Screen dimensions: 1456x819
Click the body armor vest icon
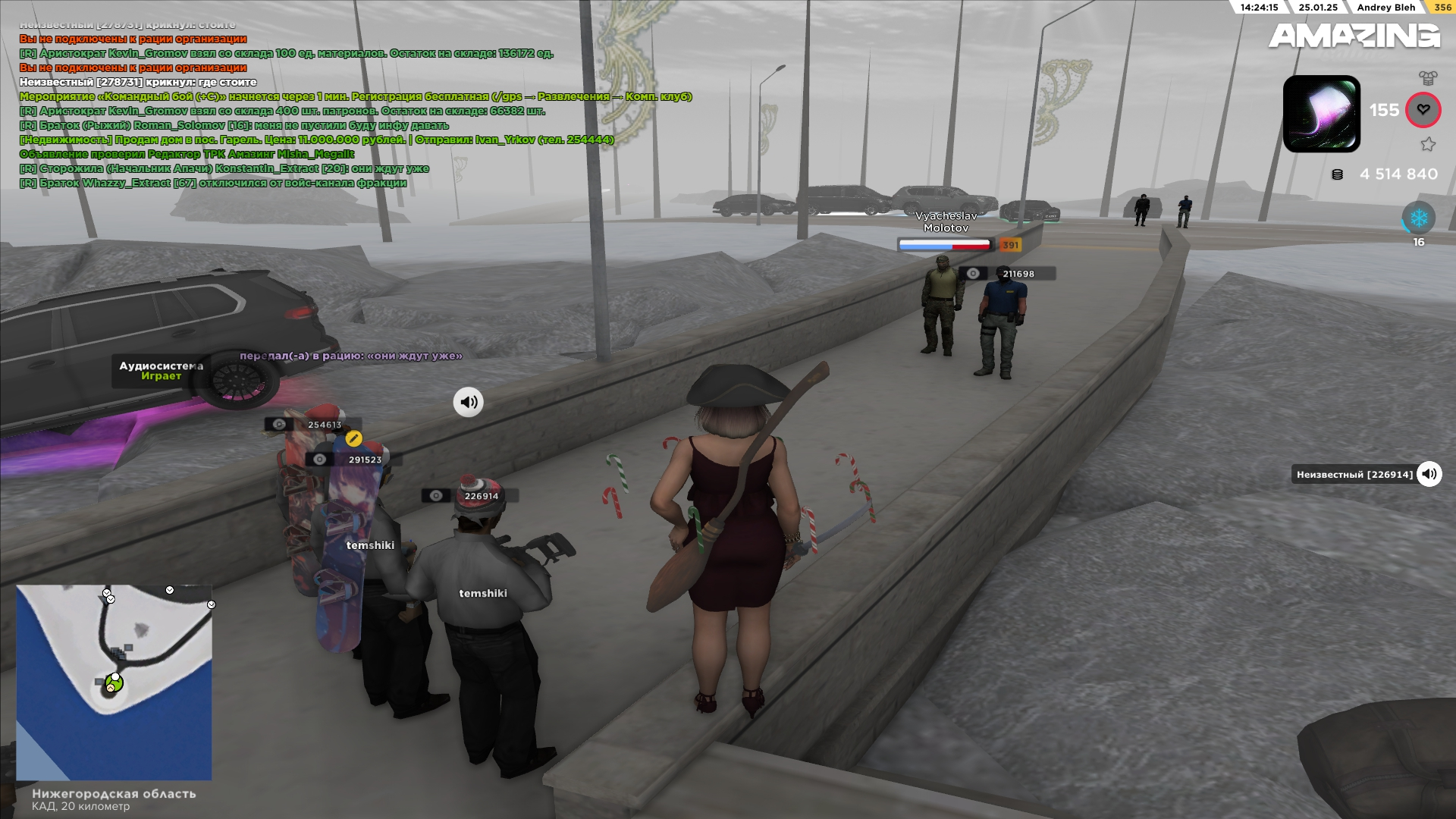pyautogui.click(x=1428, y=77)
